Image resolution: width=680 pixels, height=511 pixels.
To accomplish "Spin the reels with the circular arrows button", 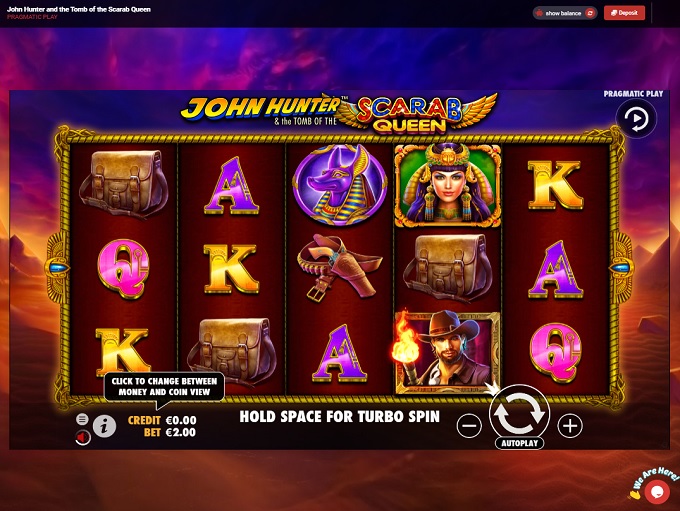I will (x=519, y=411).
